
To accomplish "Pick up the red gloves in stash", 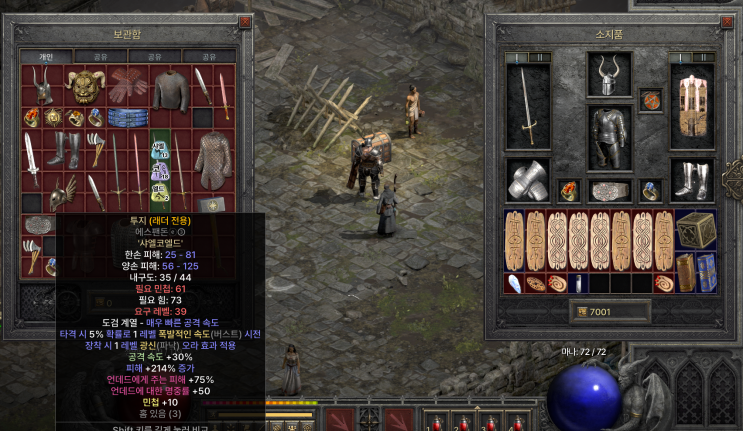I will (x=126, y=87).
